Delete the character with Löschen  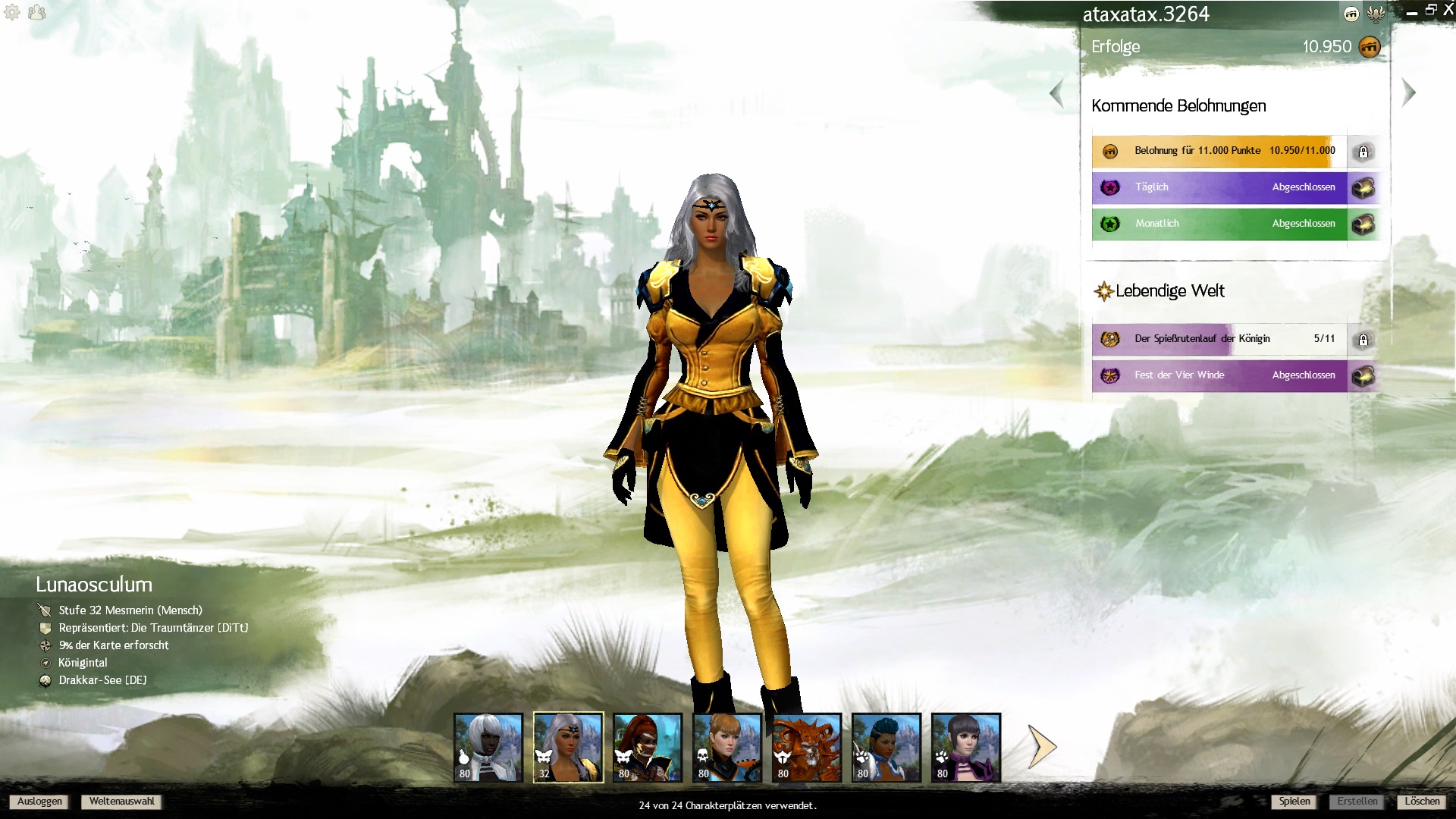point(1421,802)
